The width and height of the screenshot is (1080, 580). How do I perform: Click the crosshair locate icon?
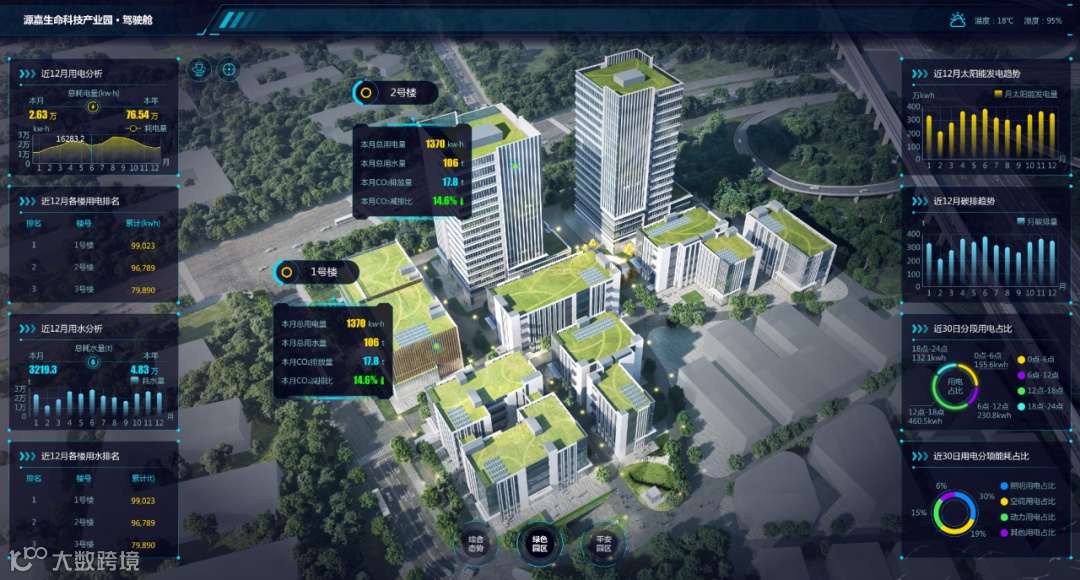pyautogui.click(x=230, y=69)
